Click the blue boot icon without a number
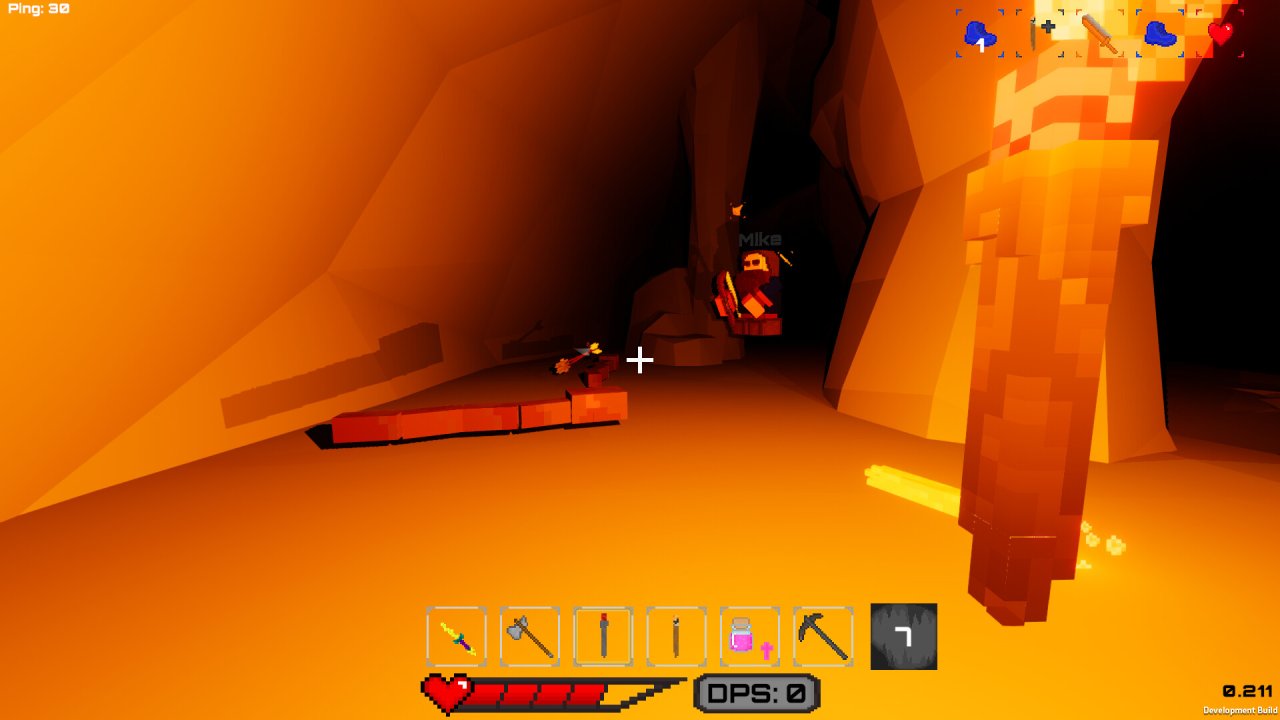1280x720 pixels. (1160, 34)
